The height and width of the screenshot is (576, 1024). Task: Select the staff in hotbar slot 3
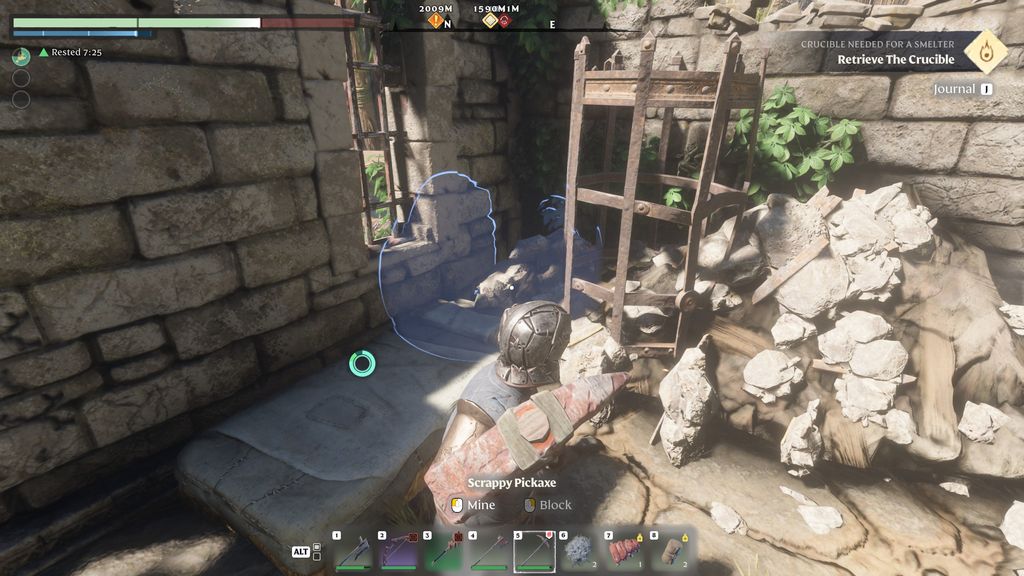(x=443, y=551)
